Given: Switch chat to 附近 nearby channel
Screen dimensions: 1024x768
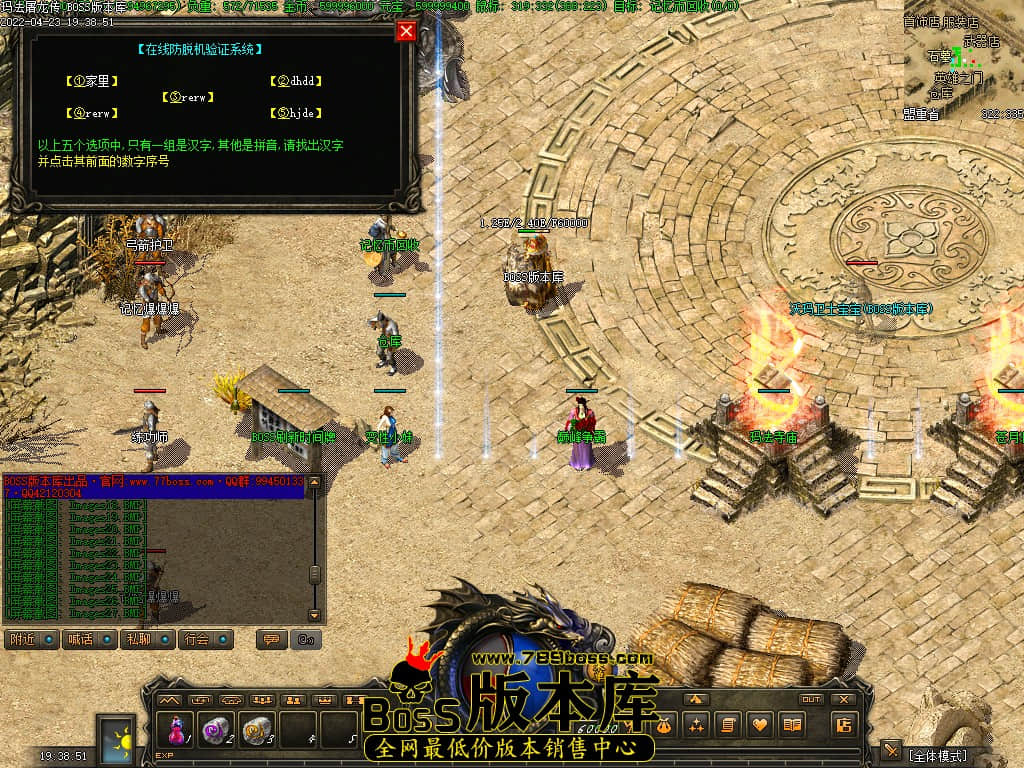Looking at the screenshot, I should pyautogui.click(x=31, y=639).
